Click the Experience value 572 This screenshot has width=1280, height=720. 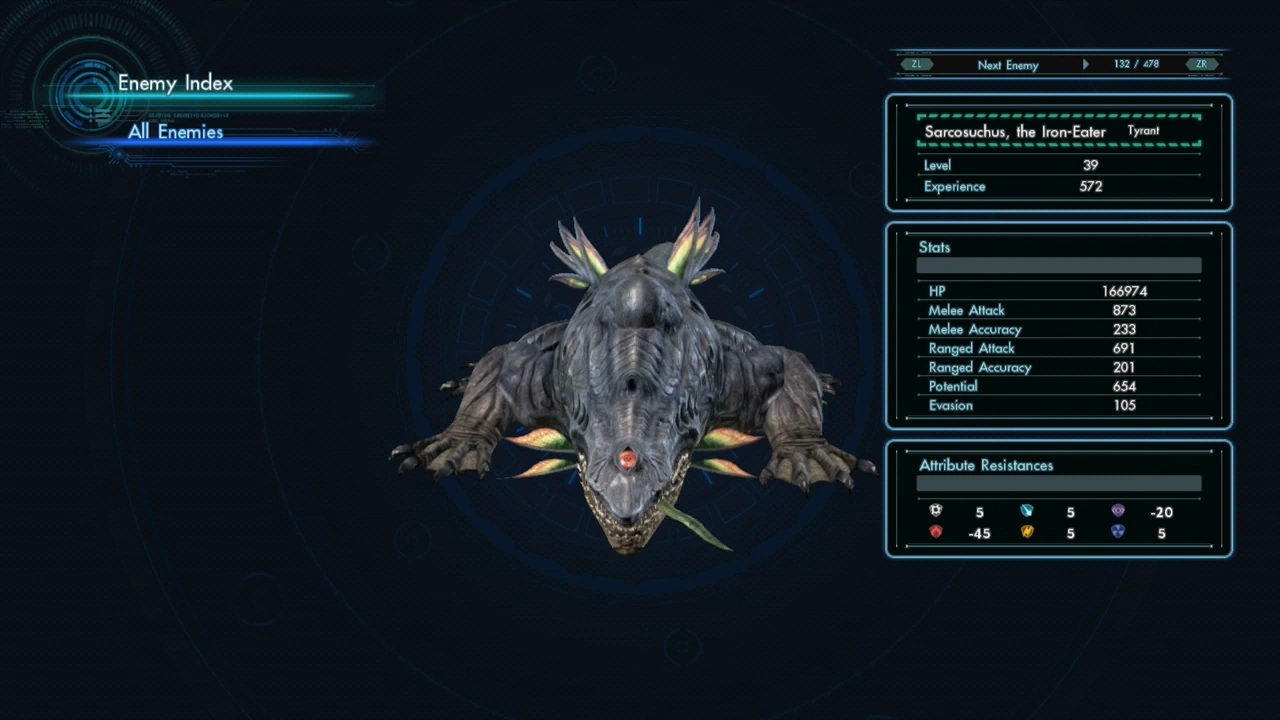pos(1090,186)
